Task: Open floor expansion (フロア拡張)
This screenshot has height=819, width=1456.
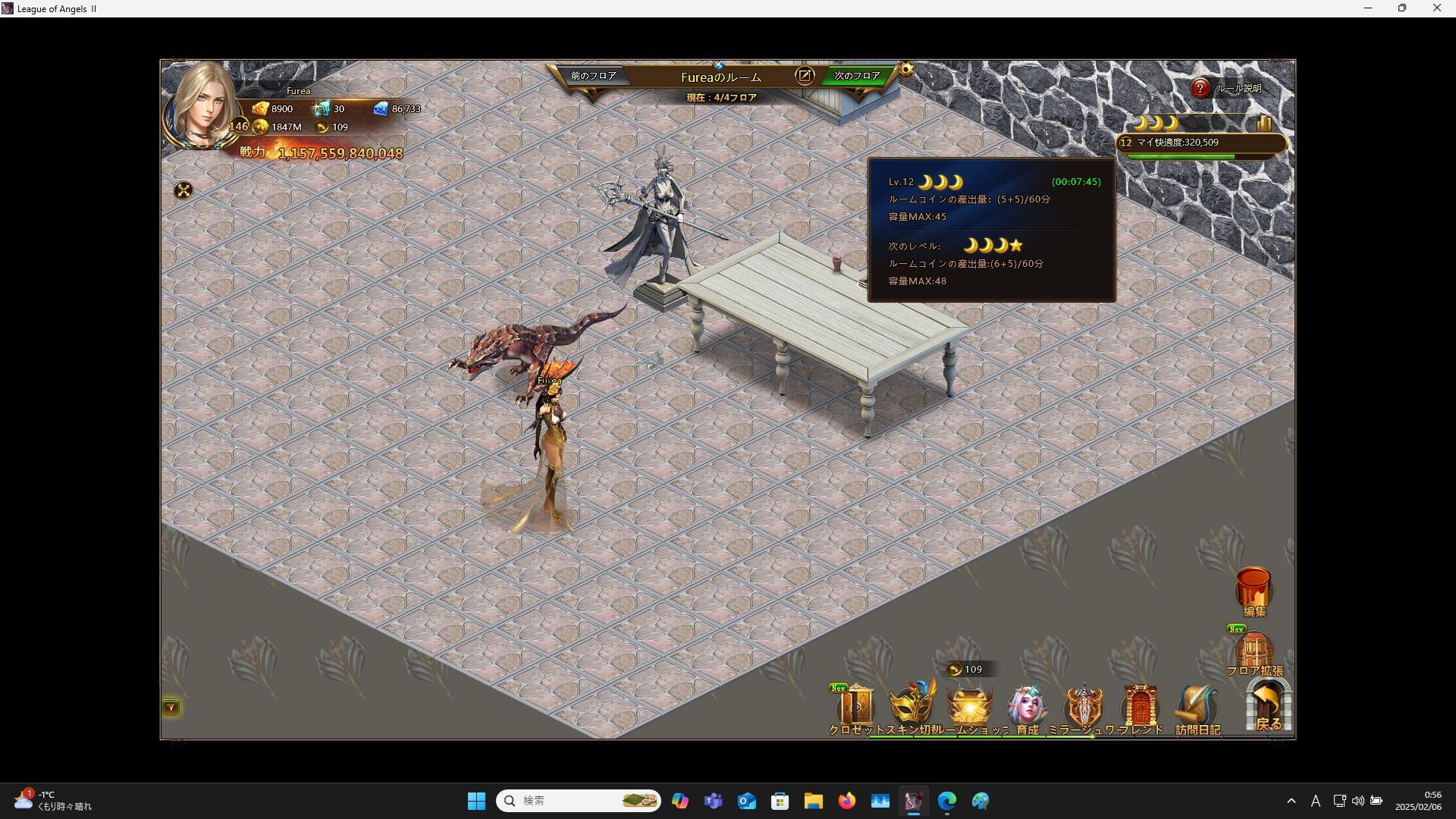Action: click(x=1254, y=652)
